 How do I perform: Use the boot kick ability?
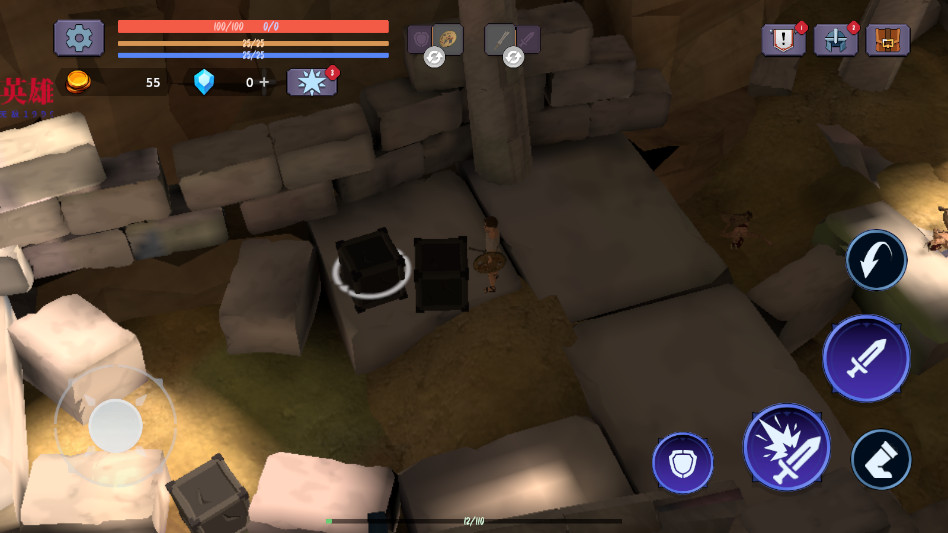881,459
